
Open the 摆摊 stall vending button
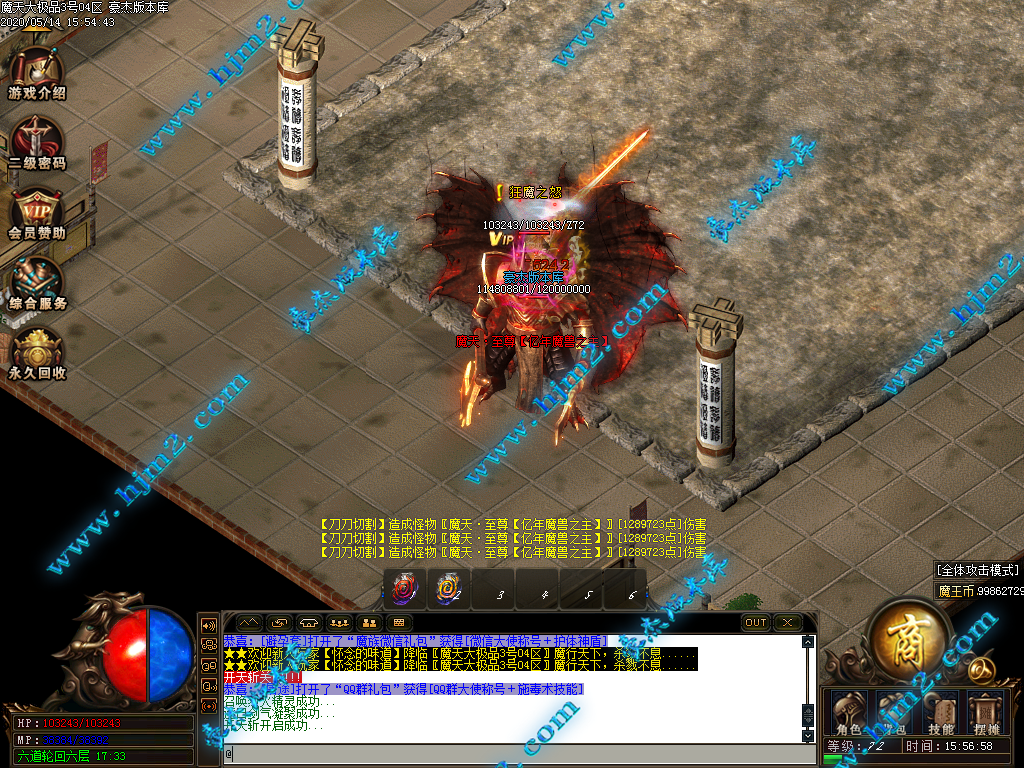point(986,712)
